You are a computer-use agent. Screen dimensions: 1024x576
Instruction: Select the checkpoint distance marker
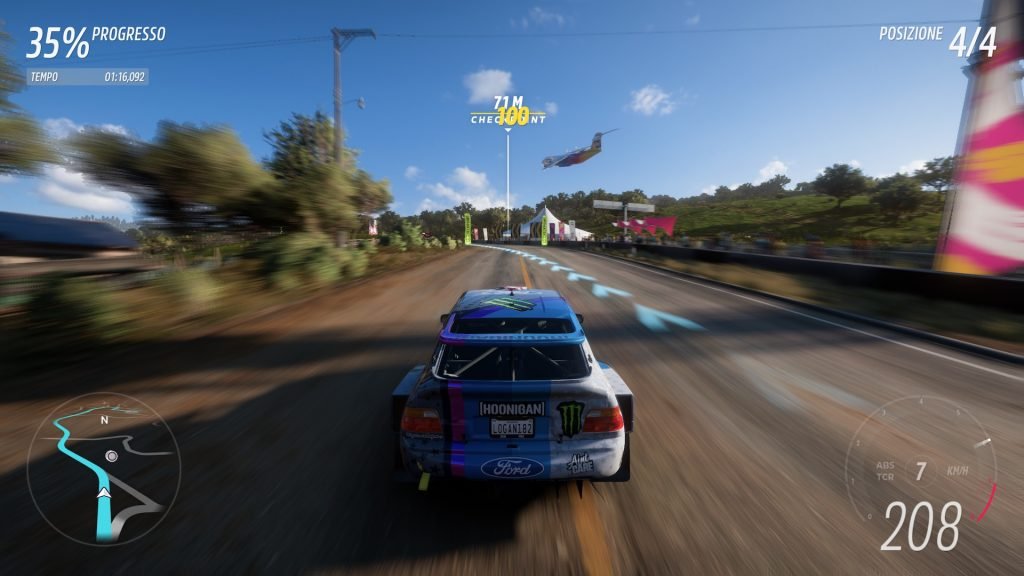click(x=509, y=111)
